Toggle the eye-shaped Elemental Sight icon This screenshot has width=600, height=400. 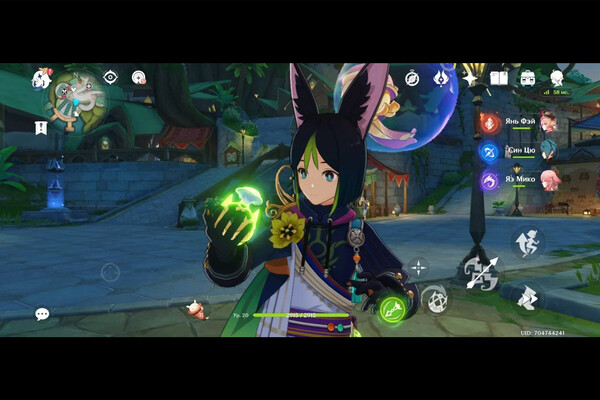[x=111, y=77]
